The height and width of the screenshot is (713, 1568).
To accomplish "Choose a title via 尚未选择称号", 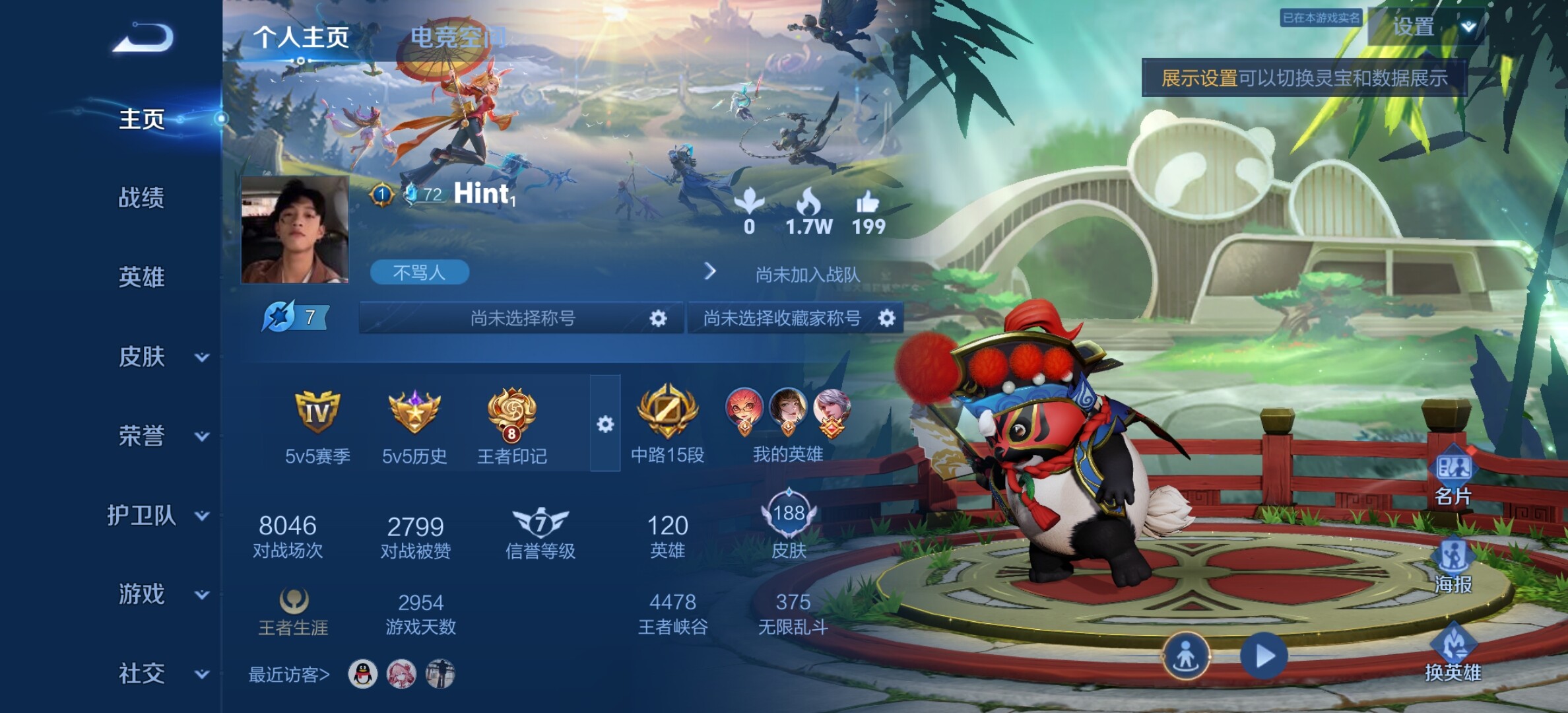I will [x=521, y=318].
